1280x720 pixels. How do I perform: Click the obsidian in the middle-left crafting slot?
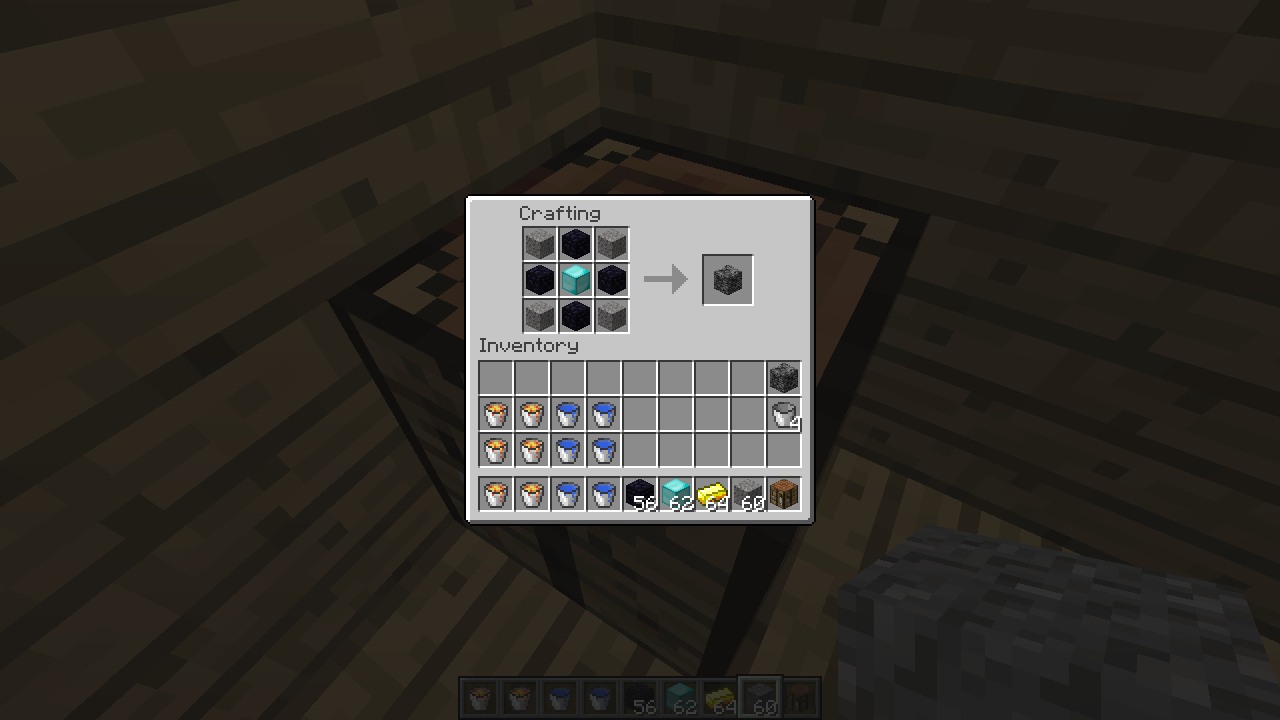539,280
